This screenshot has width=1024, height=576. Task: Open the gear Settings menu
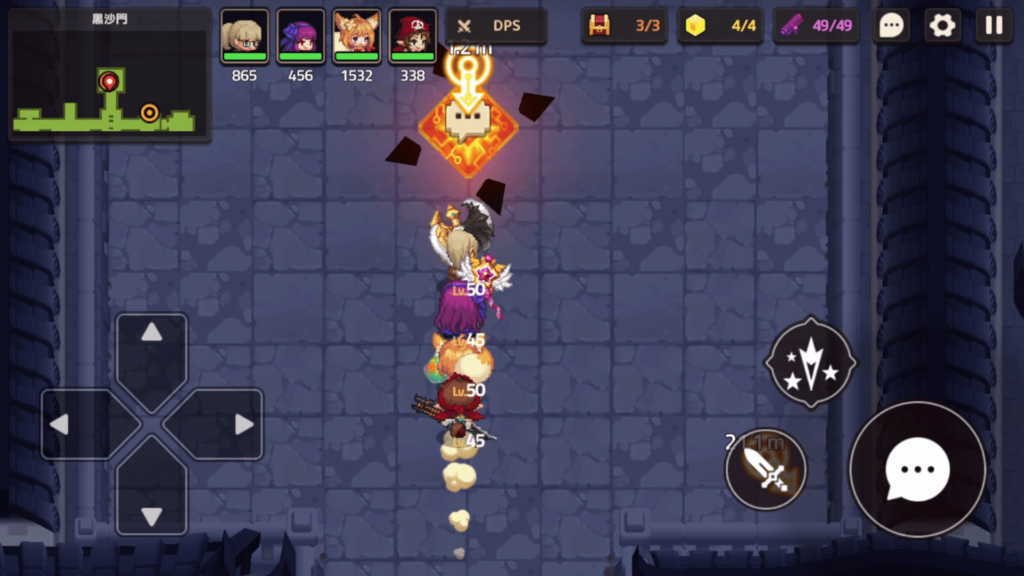(x=942, y=26)
